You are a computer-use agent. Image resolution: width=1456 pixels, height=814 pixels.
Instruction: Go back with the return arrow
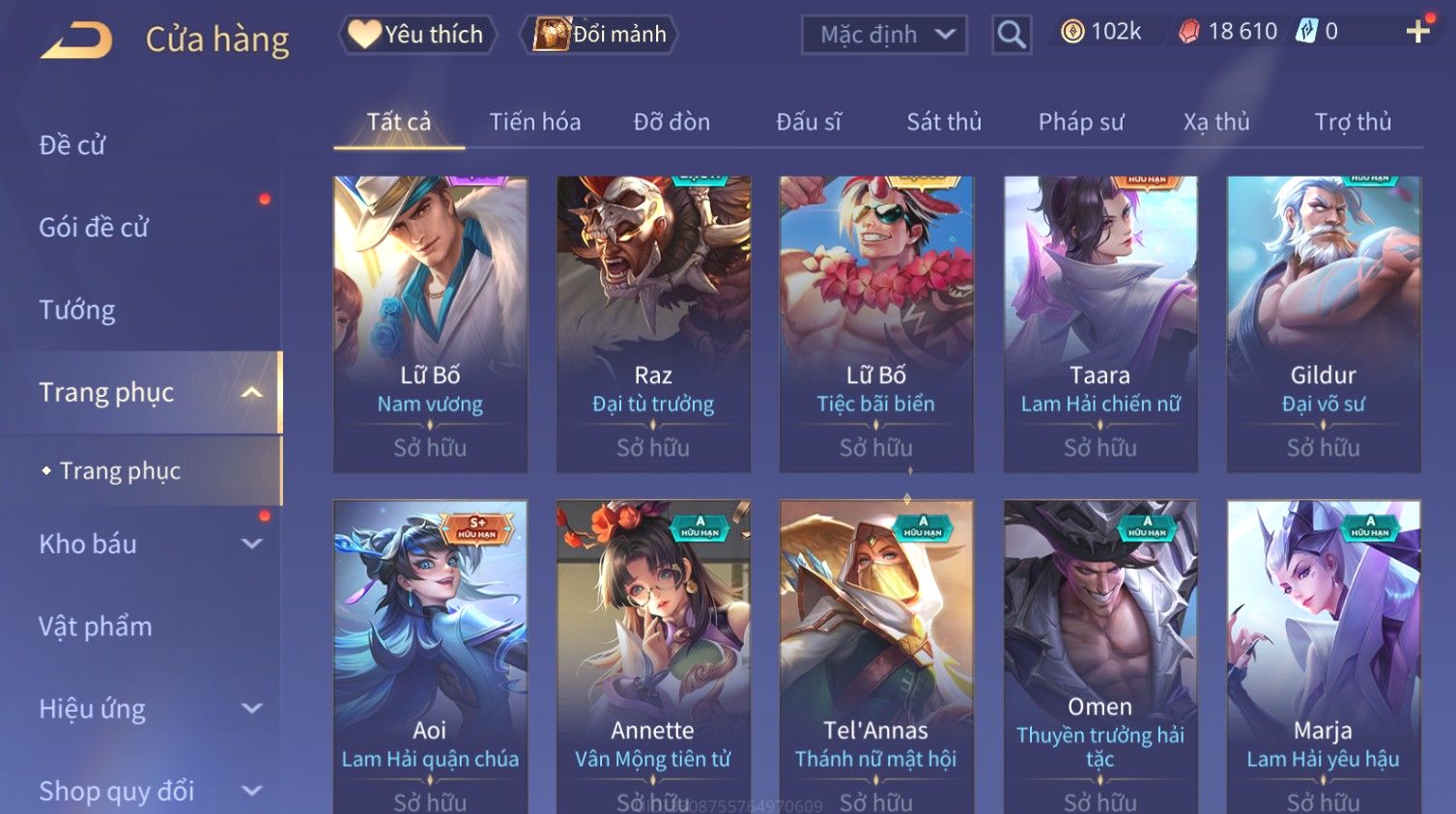click(76, 41)
